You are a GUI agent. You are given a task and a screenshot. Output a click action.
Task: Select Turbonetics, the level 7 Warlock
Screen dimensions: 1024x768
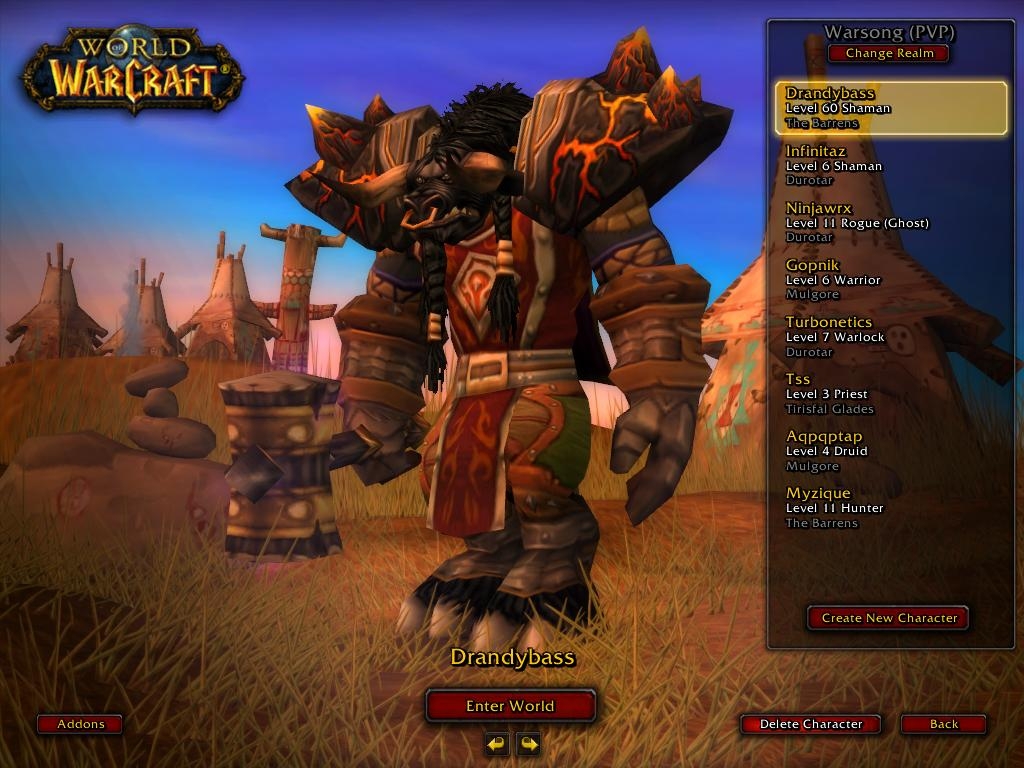click(891, 336)
